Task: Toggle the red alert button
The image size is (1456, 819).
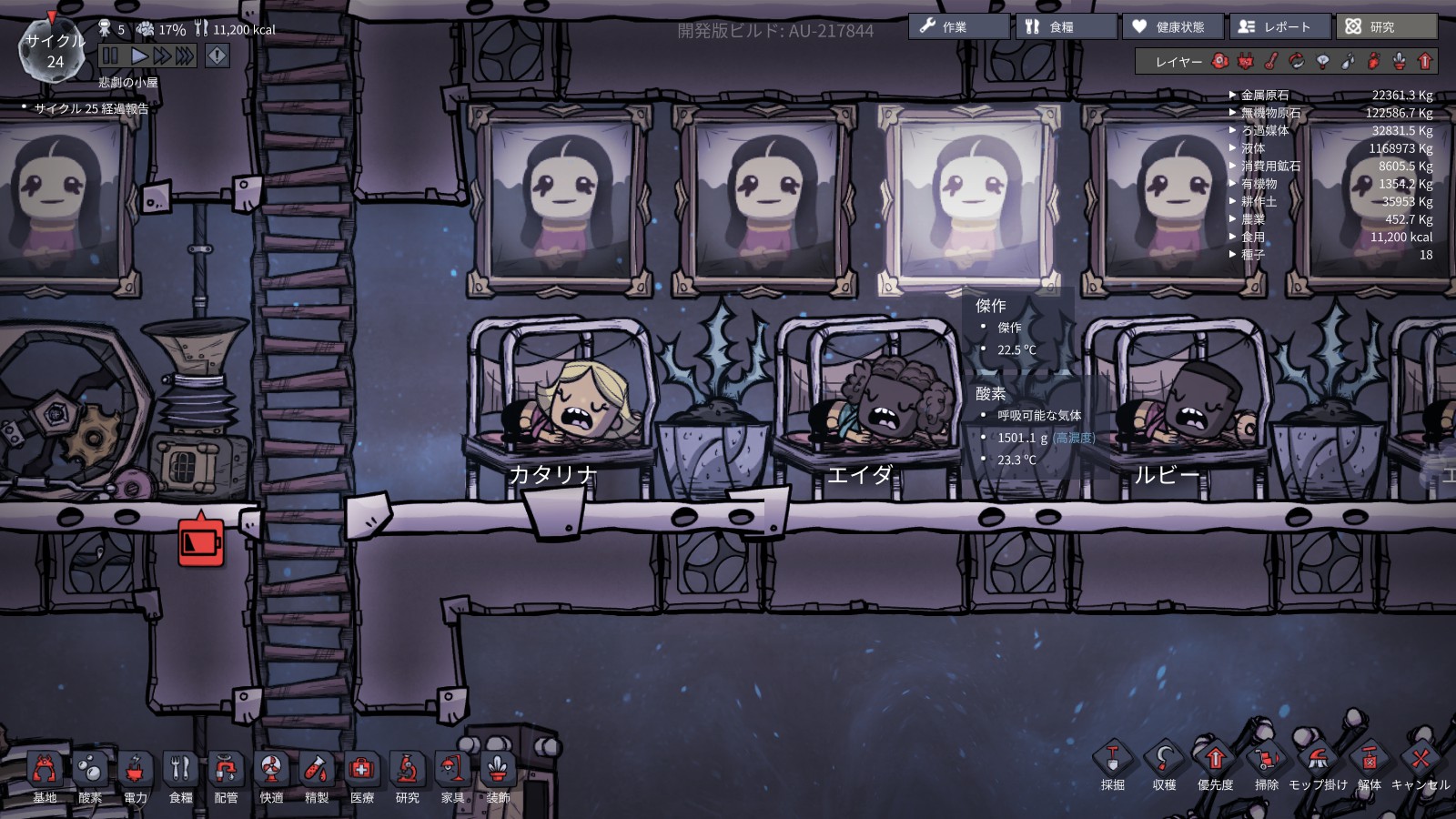Action: [217, 56]
